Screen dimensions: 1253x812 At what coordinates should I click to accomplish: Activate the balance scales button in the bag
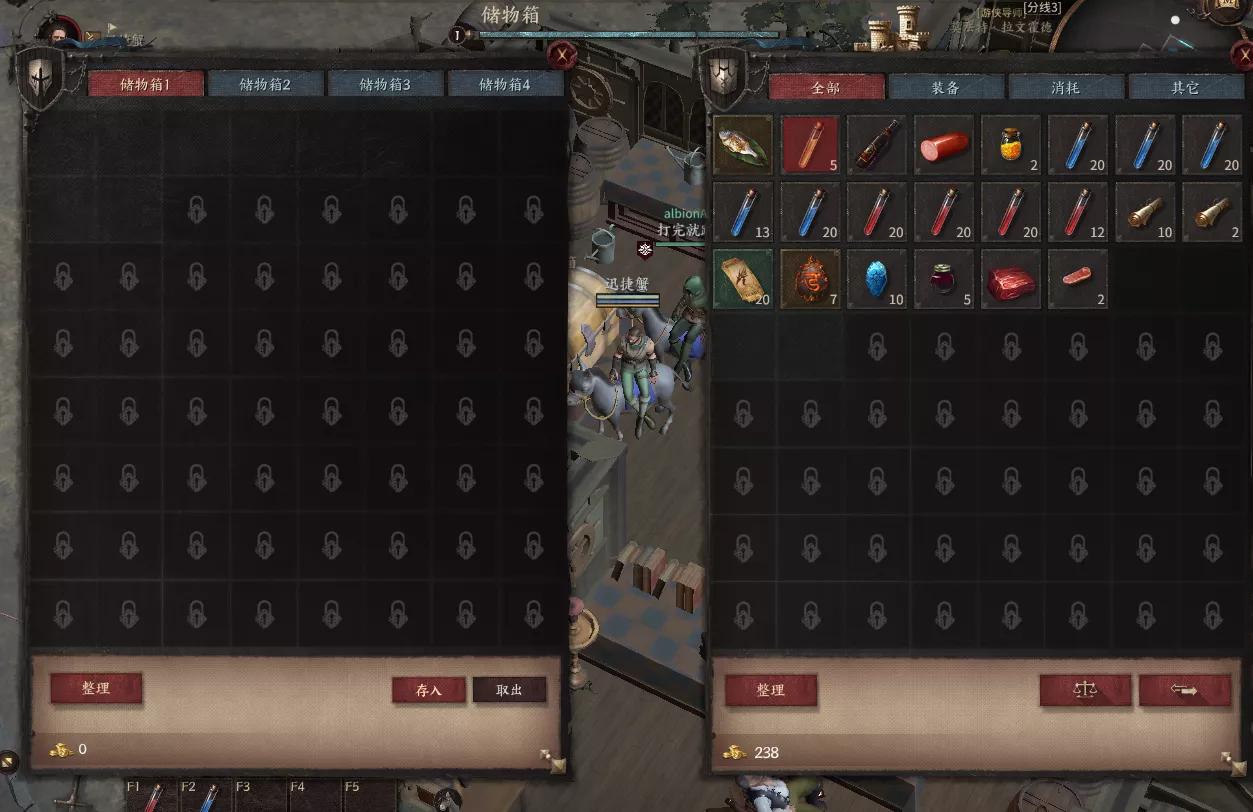[1085, 690]
